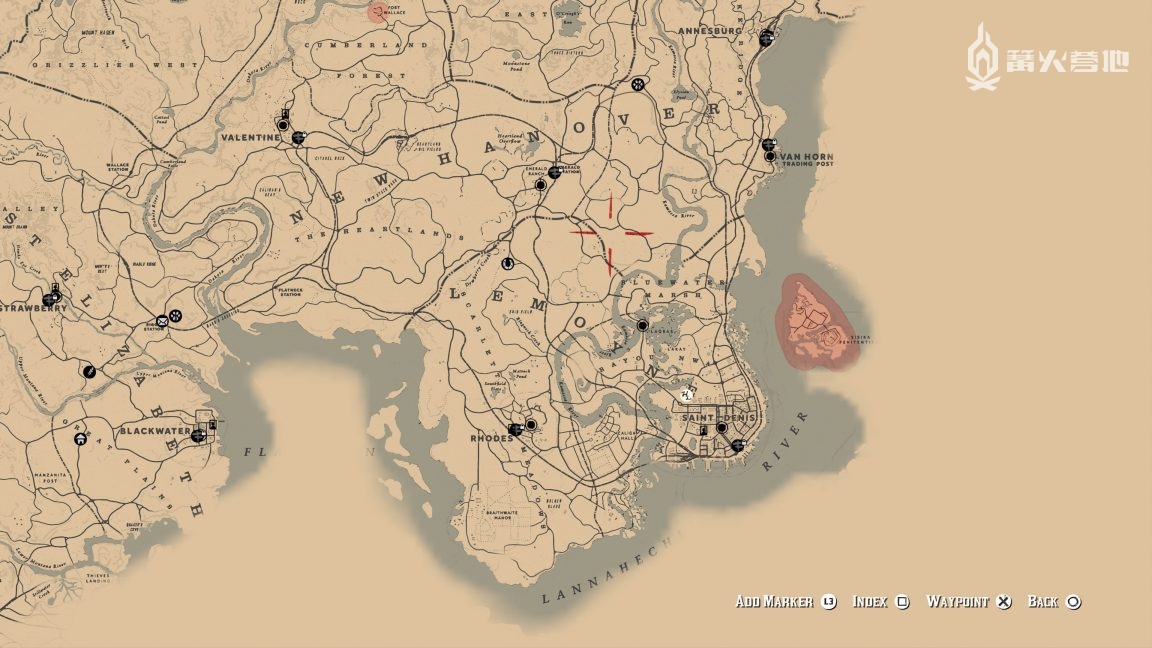
Task: Choose the wagon wheel marker in New Hanover
Action: click(638, 84)
